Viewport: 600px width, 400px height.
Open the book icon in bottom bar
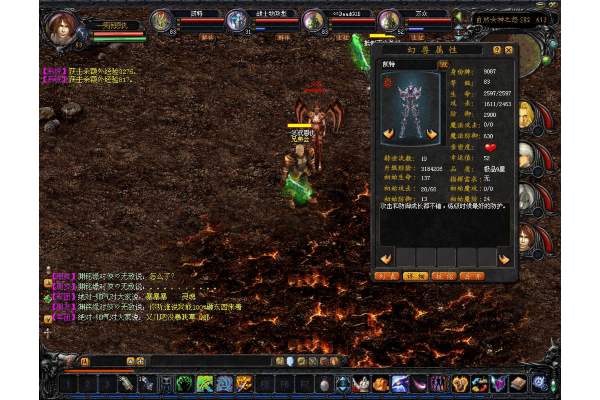(517, 383)
